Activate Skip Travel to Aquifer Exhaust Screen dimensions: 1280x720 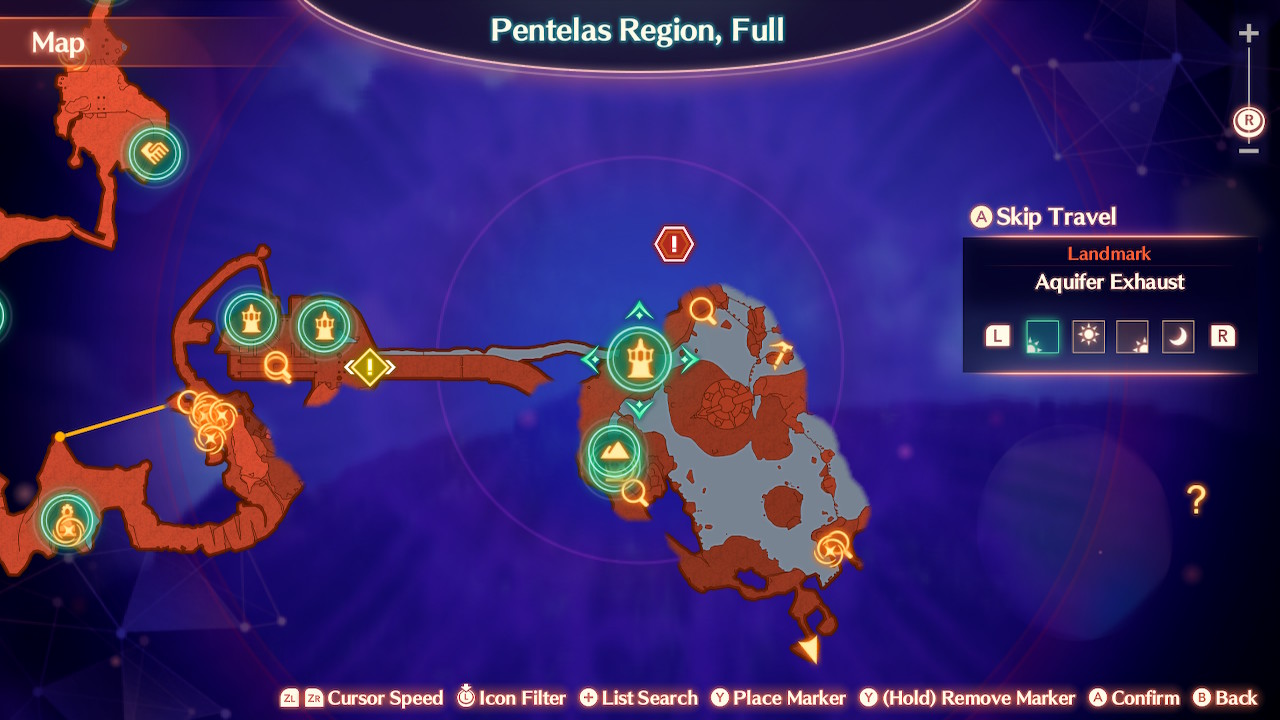(x=1043, y=217)
